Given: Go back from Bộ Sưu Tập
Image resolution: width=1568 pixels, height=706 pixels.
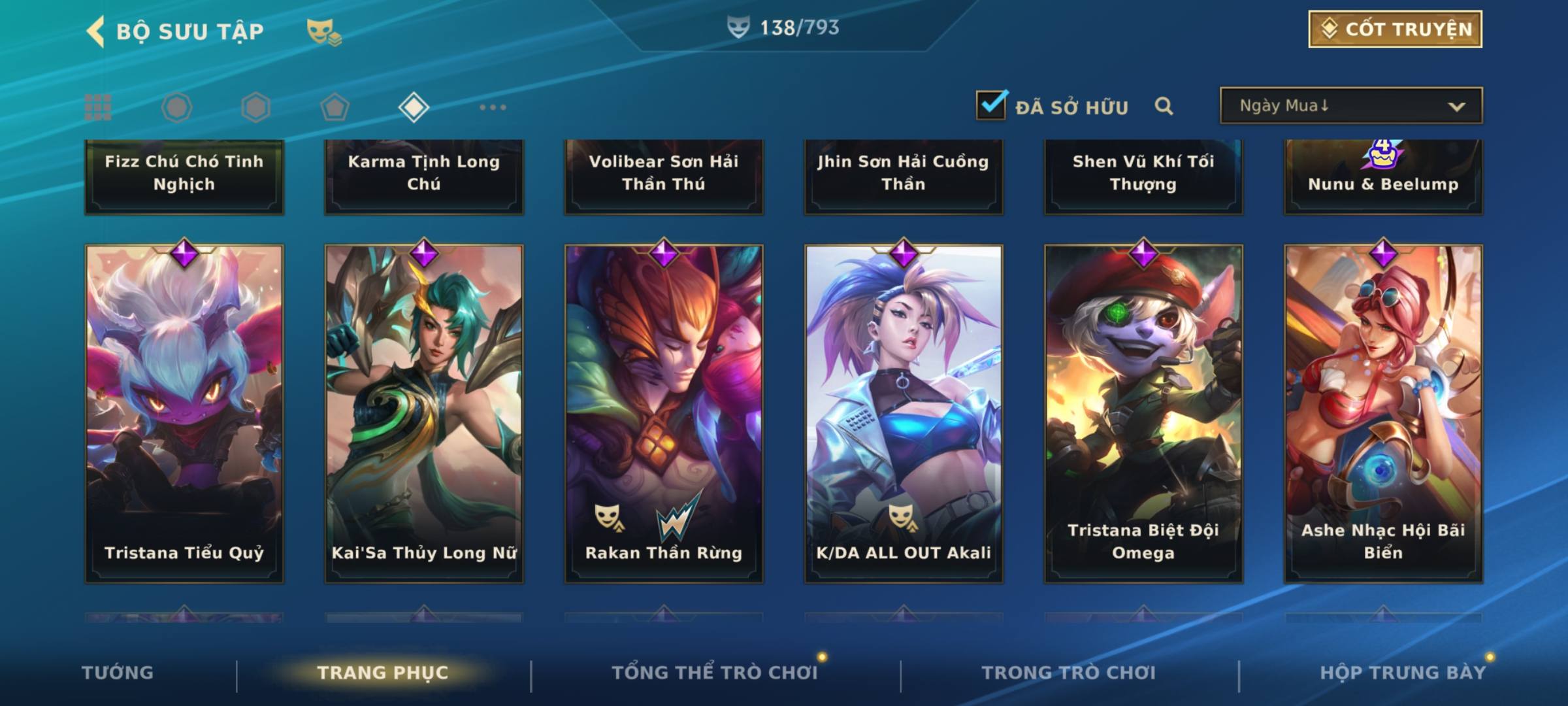Looking at the screenshot, I should [x=96, y=31].
